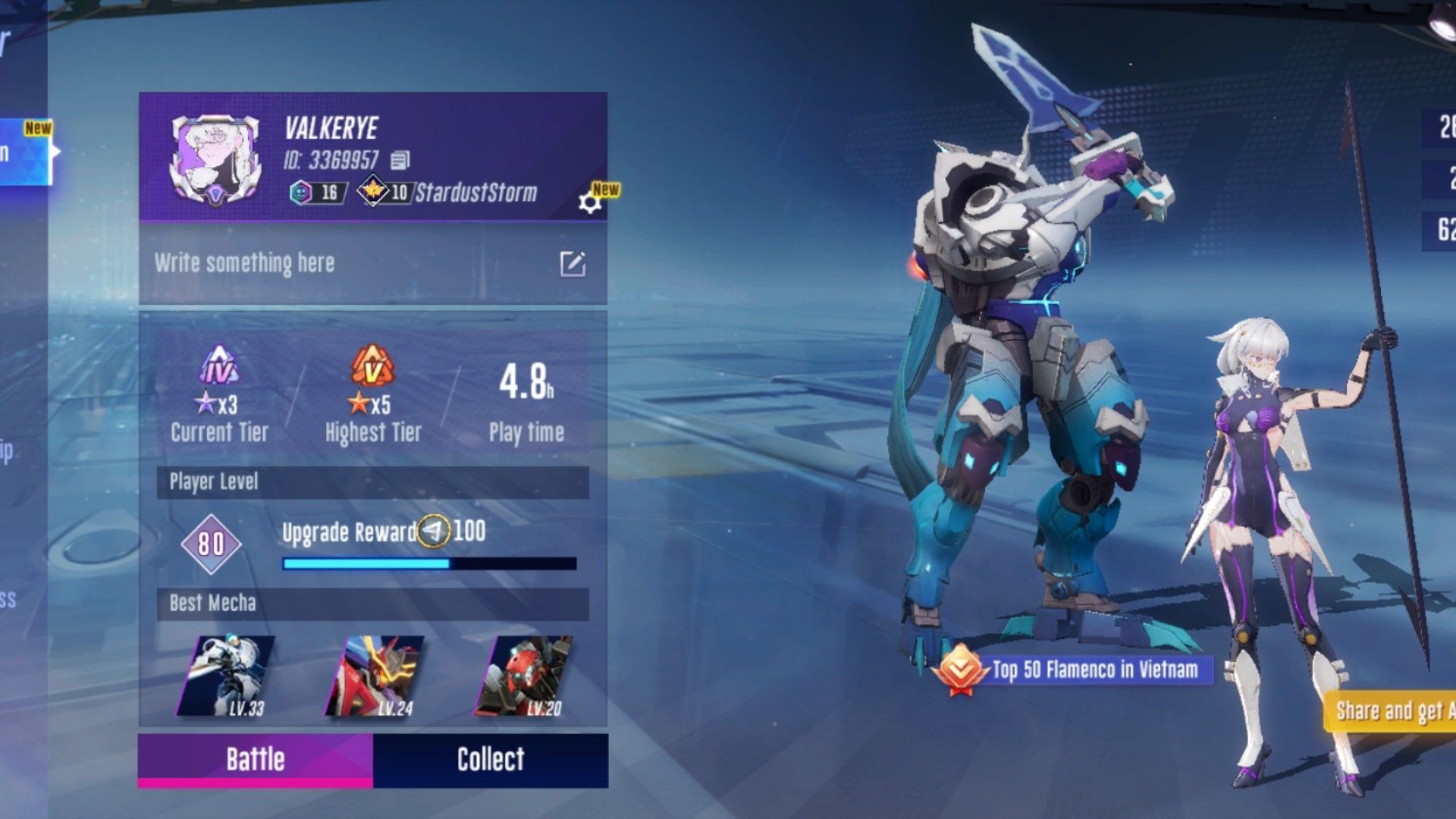Click the Share and get reward button

pyautogui.click(x=1392, y=711)
